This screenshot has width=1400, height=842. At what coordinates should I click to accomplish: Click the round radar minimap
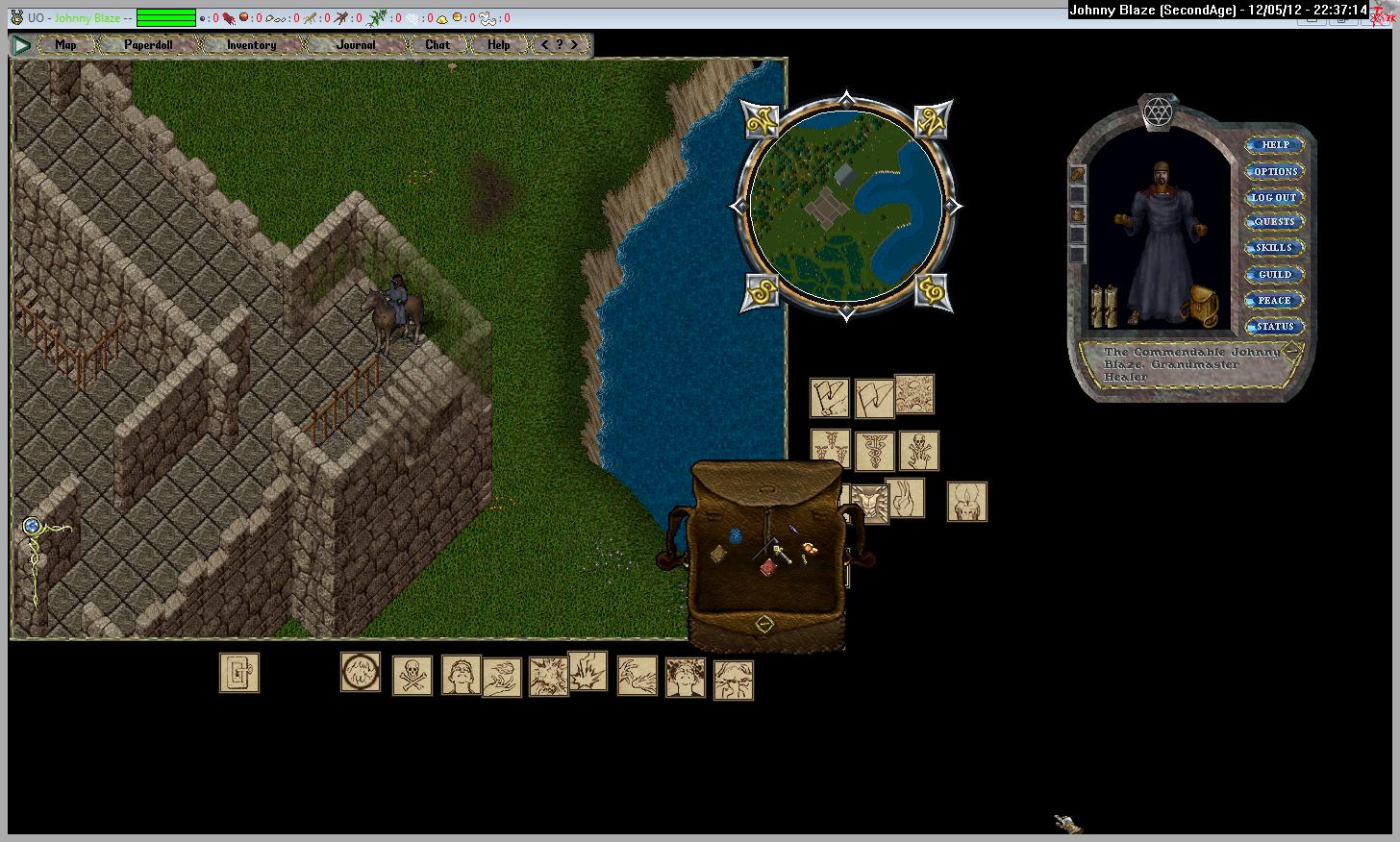click(845, 205)
